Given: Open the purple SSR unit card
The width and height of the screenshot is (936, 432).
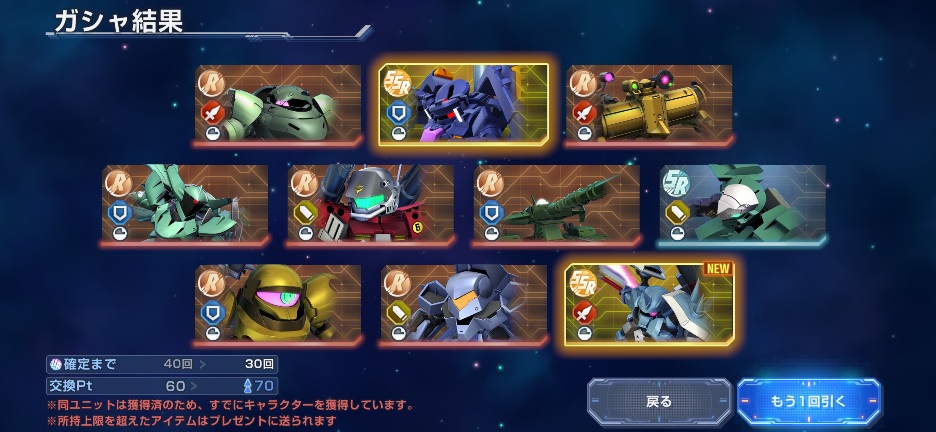Looking at the screenshot, I should tap(464, 105).
